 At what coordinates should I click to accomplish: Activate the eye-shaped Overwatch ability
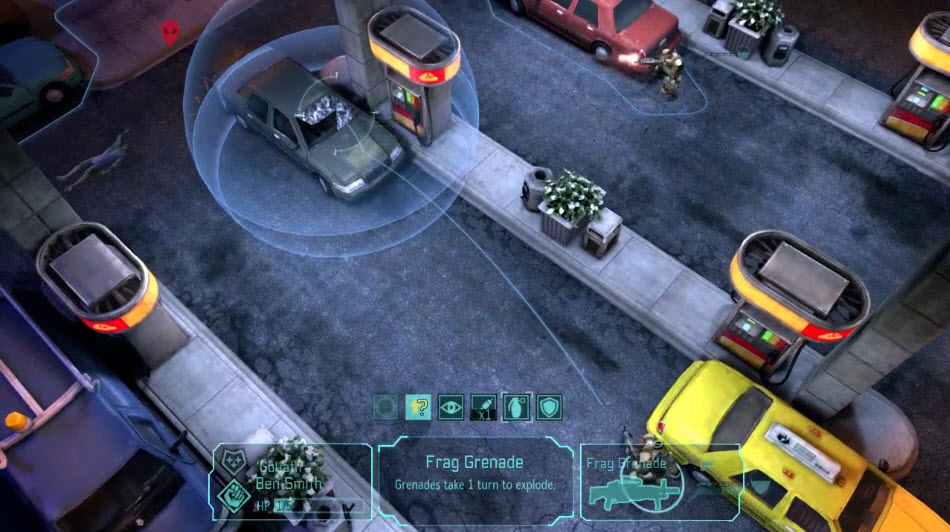(x=451, y=407)
